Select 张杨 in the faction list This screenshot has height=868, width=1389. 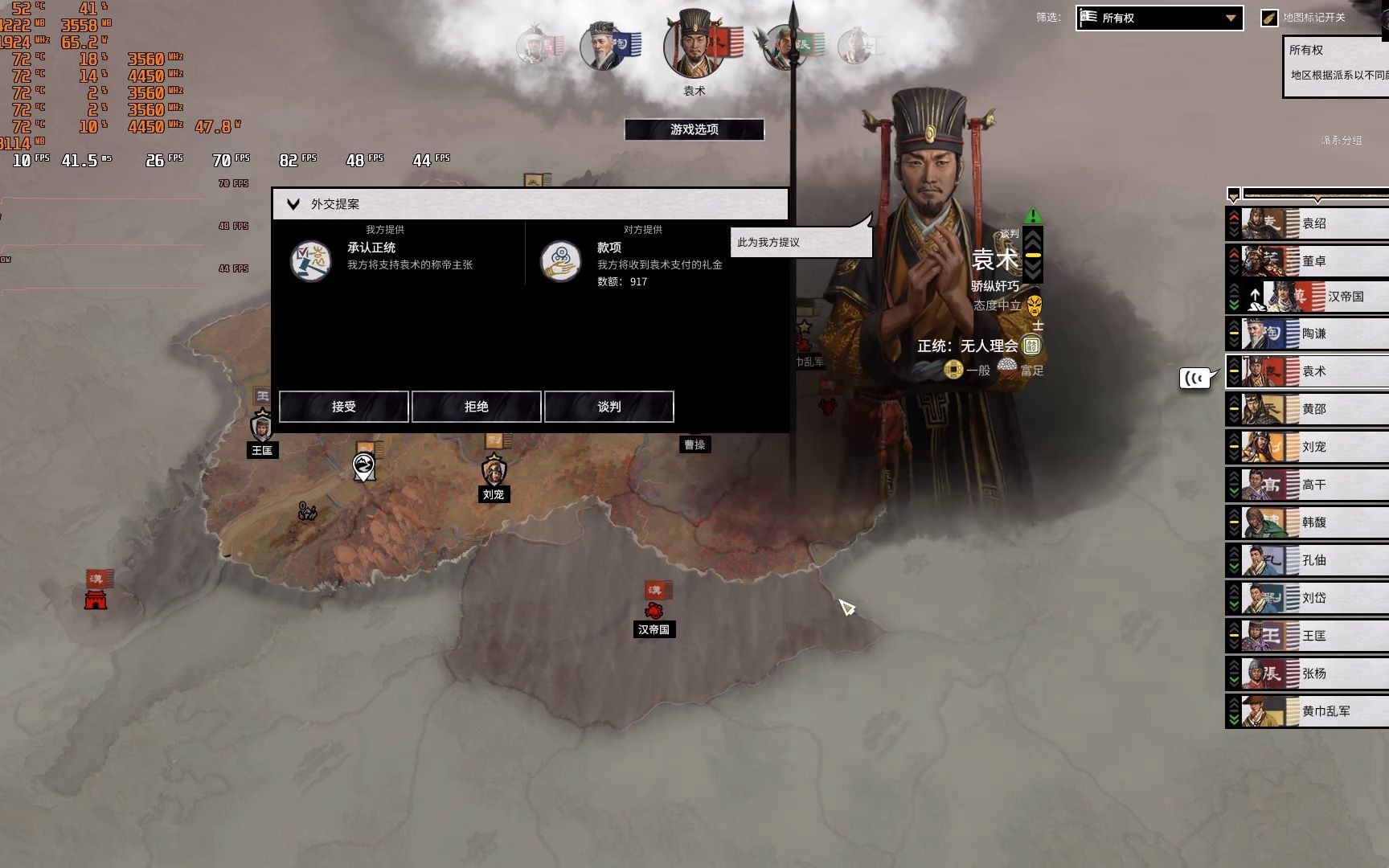click(1313, 674)
